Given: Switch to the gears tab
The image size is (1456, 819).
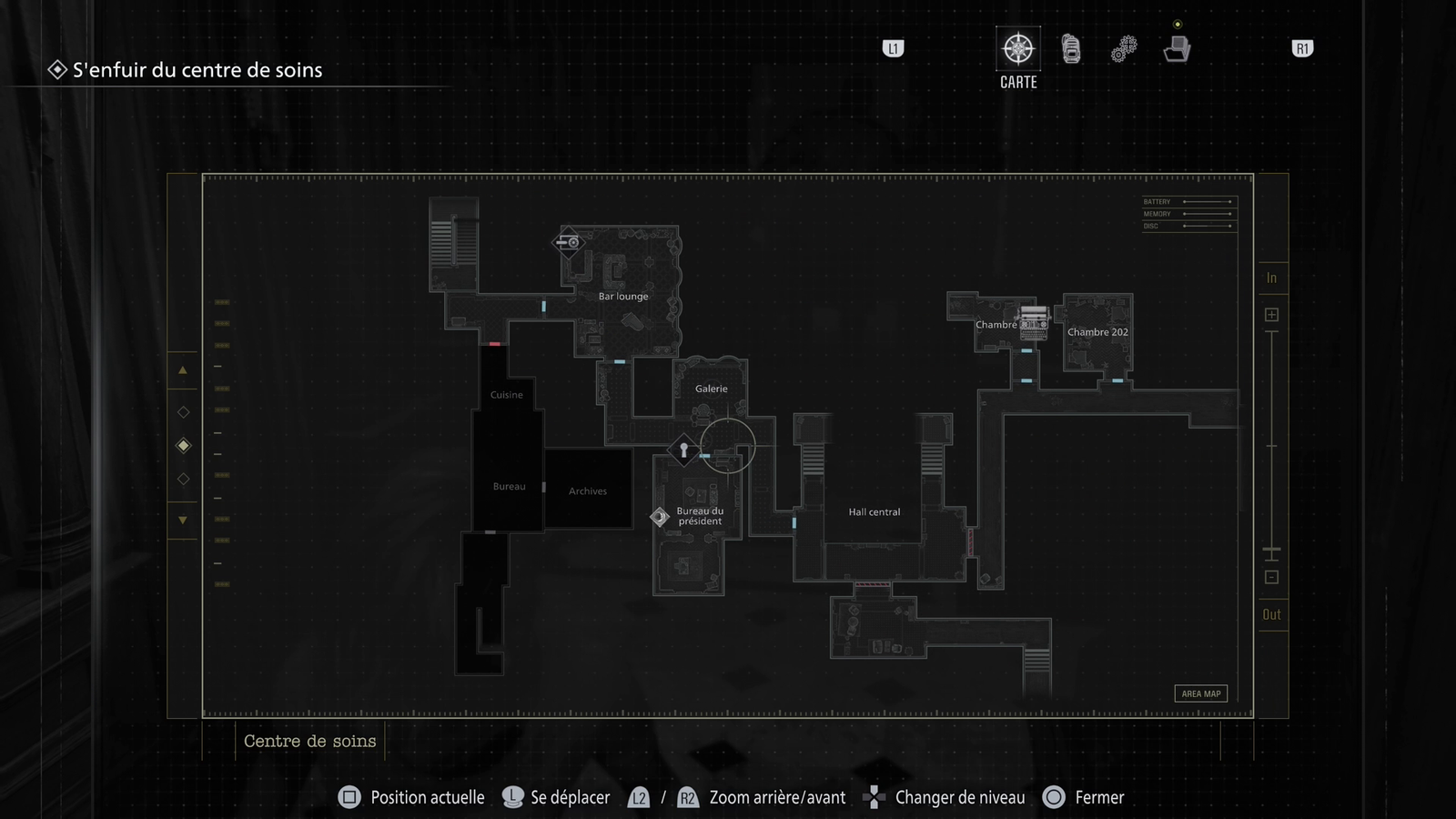Looking at the screenshot, I should 1124,49.
